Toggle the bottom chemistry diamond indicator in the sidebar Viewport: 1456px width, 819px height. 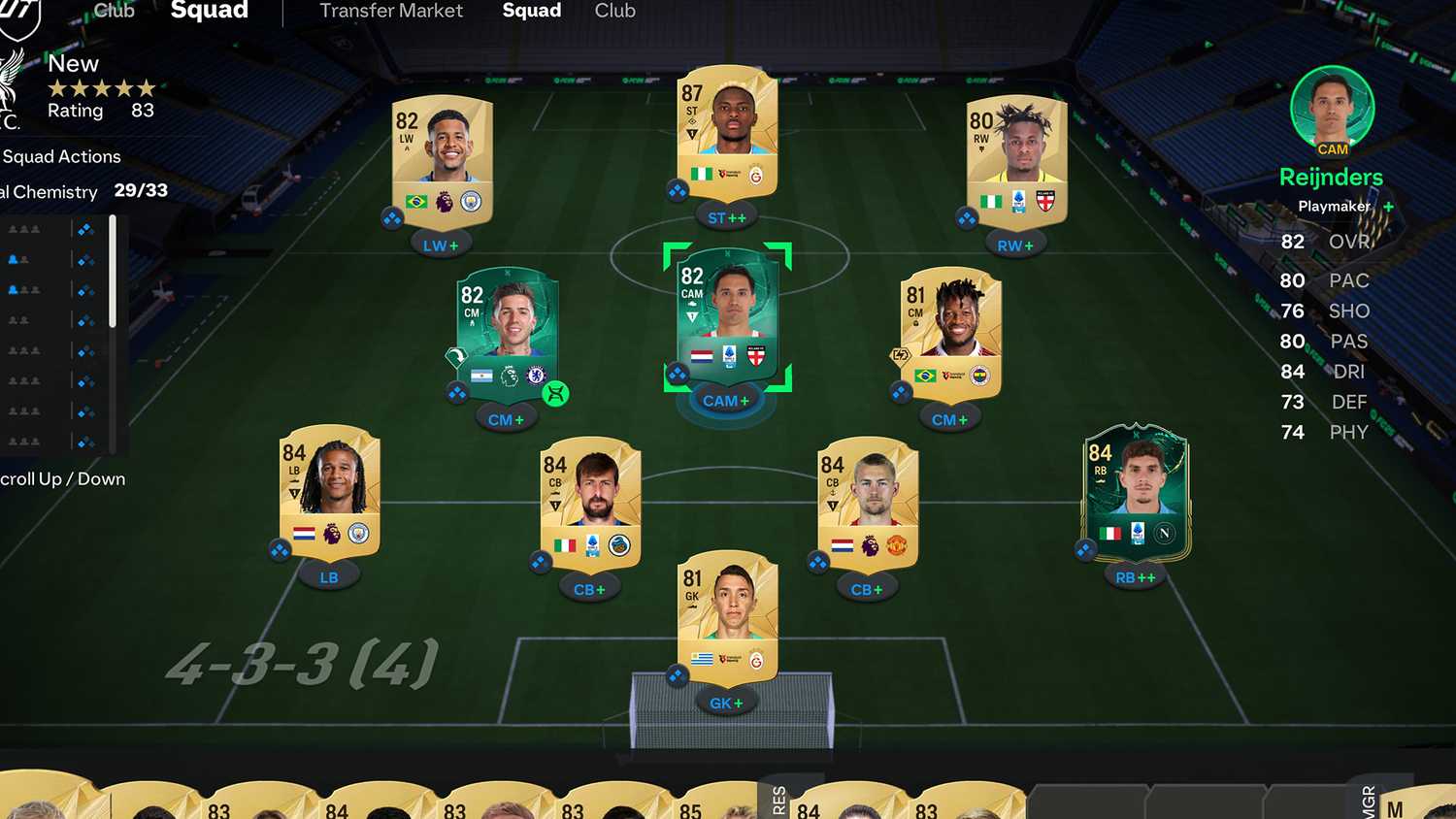[x=85, y=442]
